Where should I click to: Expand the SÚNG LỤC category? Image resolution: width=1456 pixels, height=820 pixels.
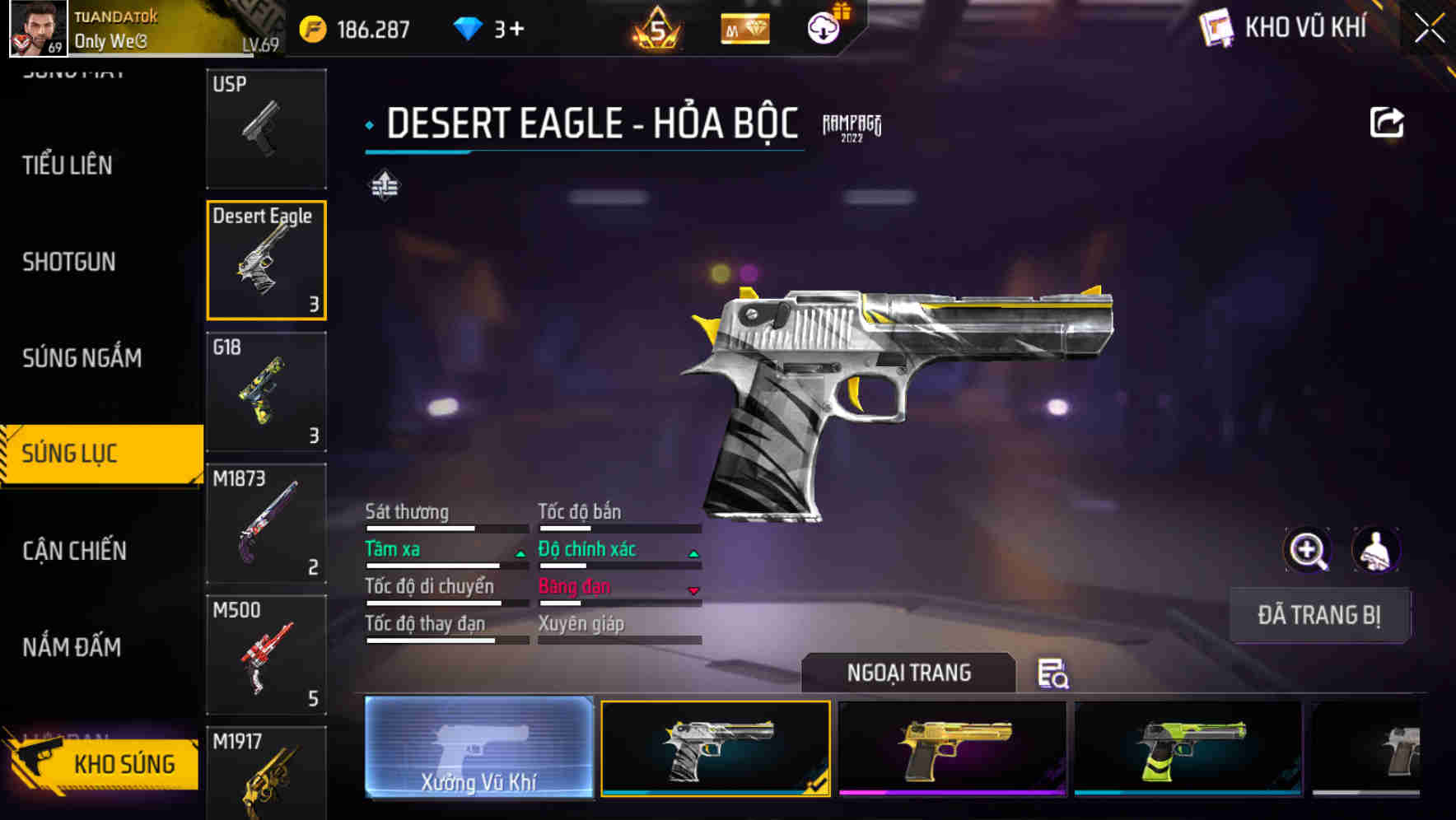80,454
